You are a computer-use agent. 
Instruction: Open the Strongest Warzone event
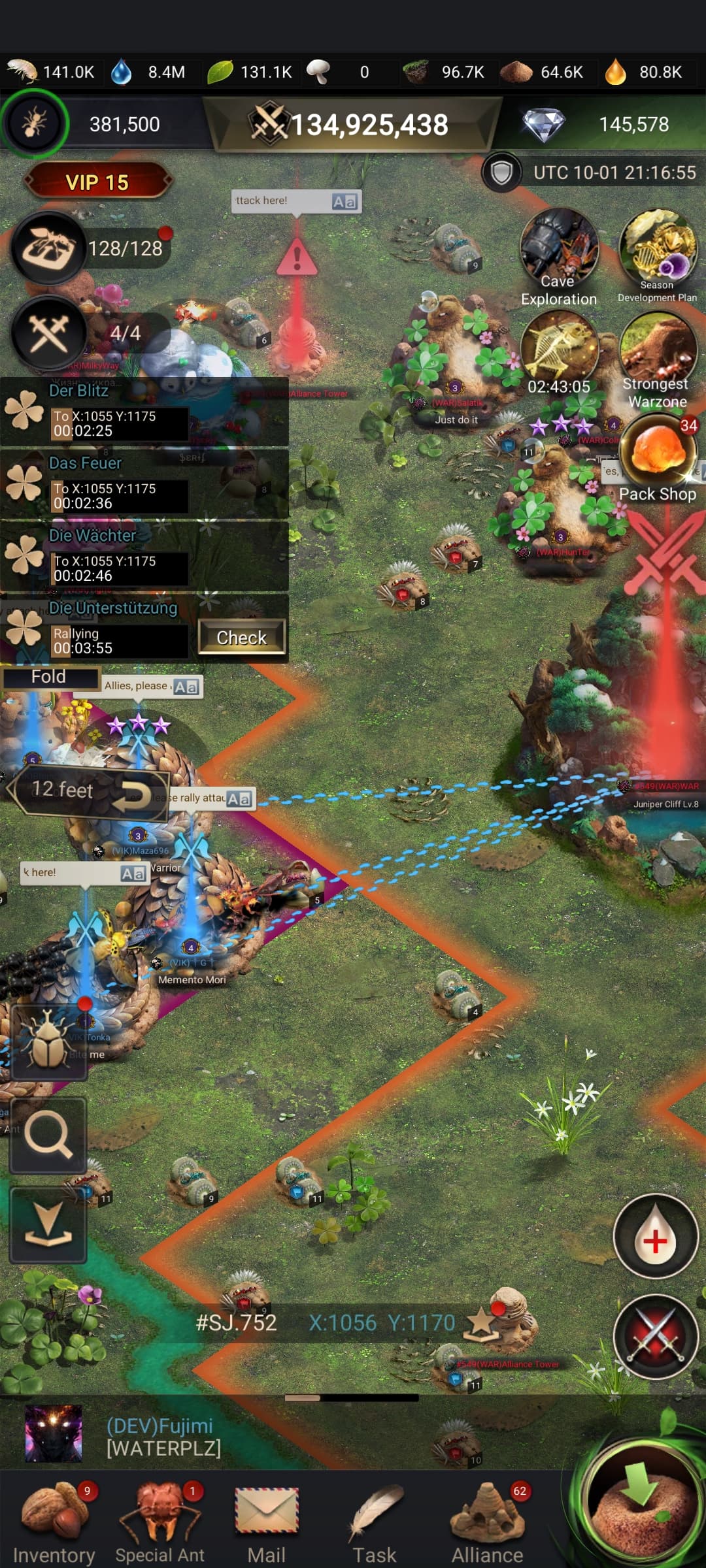point(657,359)
